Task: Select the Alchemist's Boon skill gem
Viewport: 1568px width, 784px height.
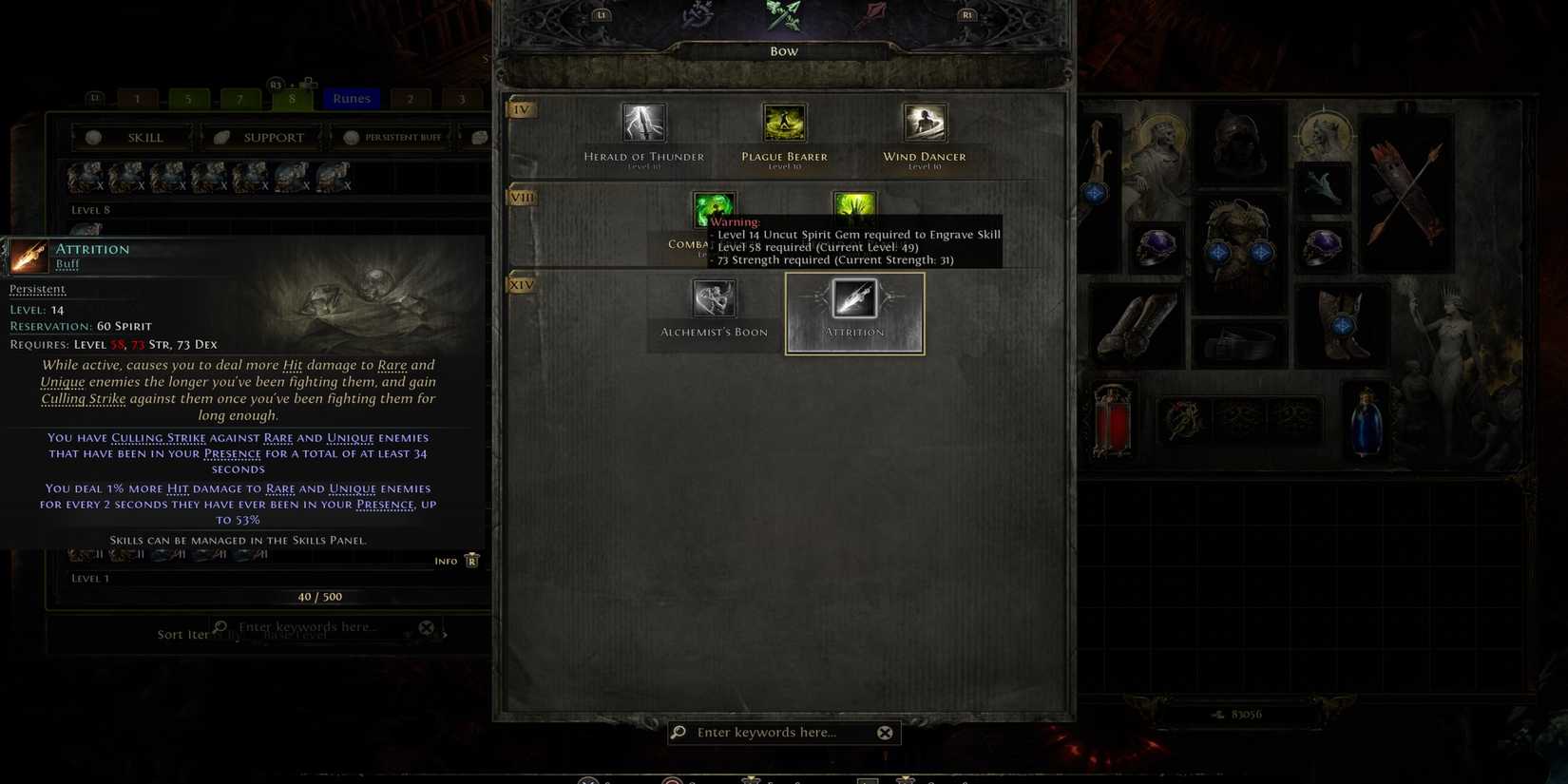Action: [715, 298]
